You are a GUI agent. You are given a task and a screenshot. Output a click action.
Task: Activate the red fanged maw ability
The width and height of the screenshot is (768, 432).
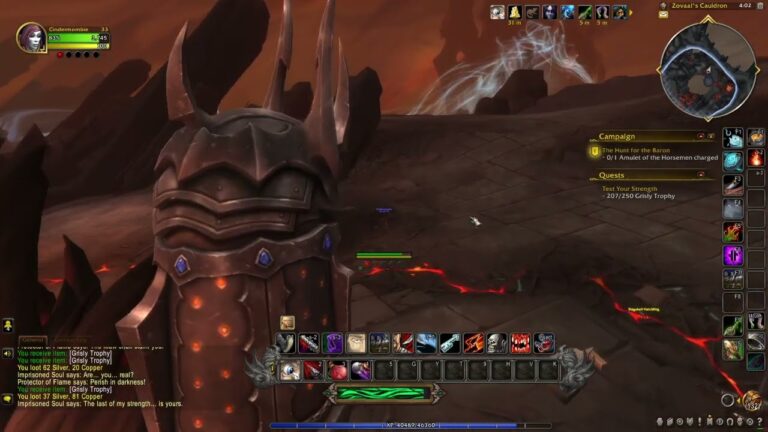click(520, 343)
